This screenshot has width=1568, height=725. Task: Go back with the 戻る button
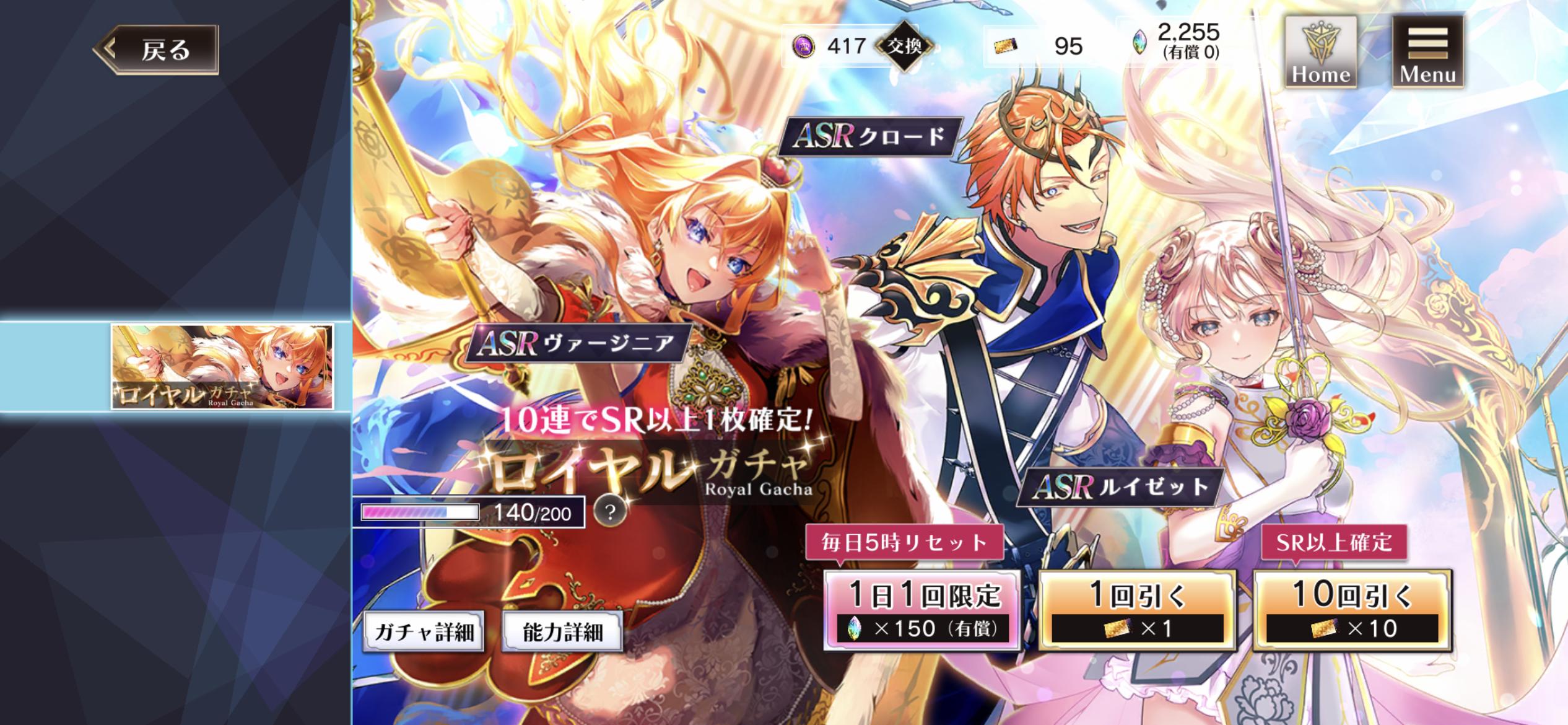[x=157, y=50]
